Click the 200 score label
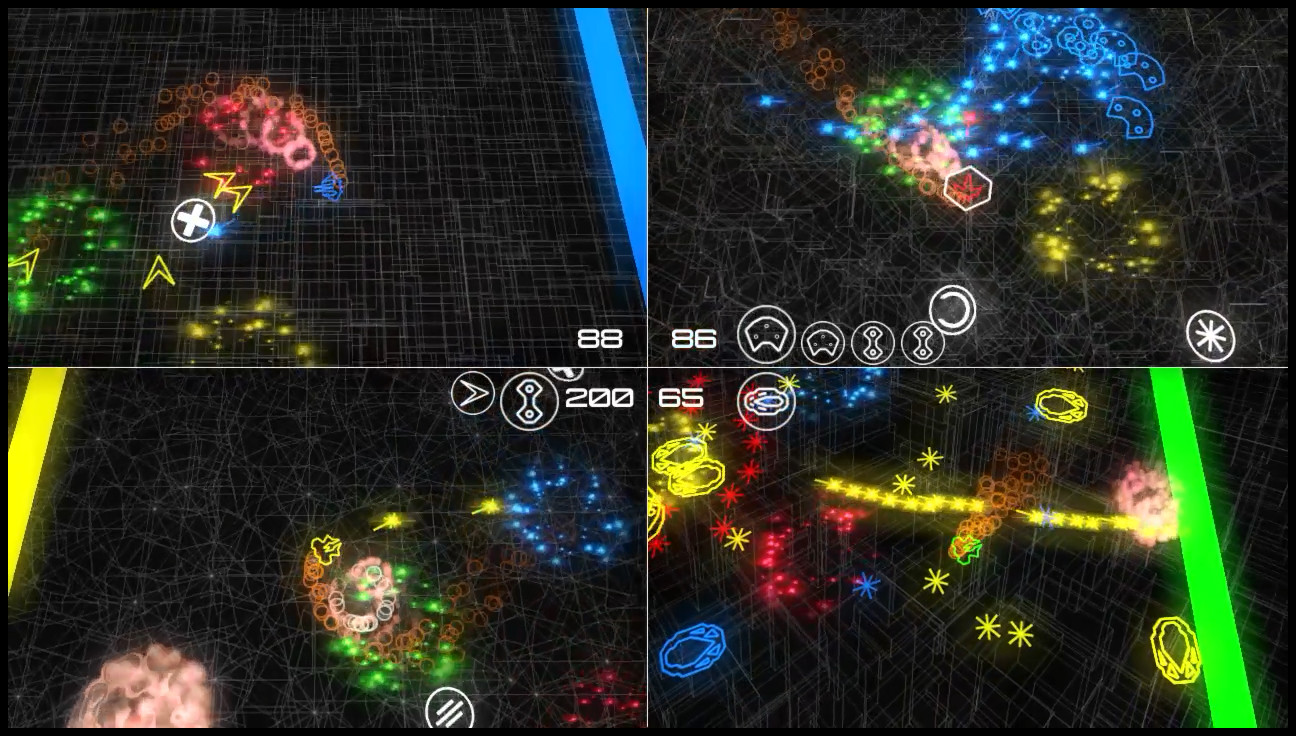The width and height of the screenshot is (1296, 736). (600, 397)
